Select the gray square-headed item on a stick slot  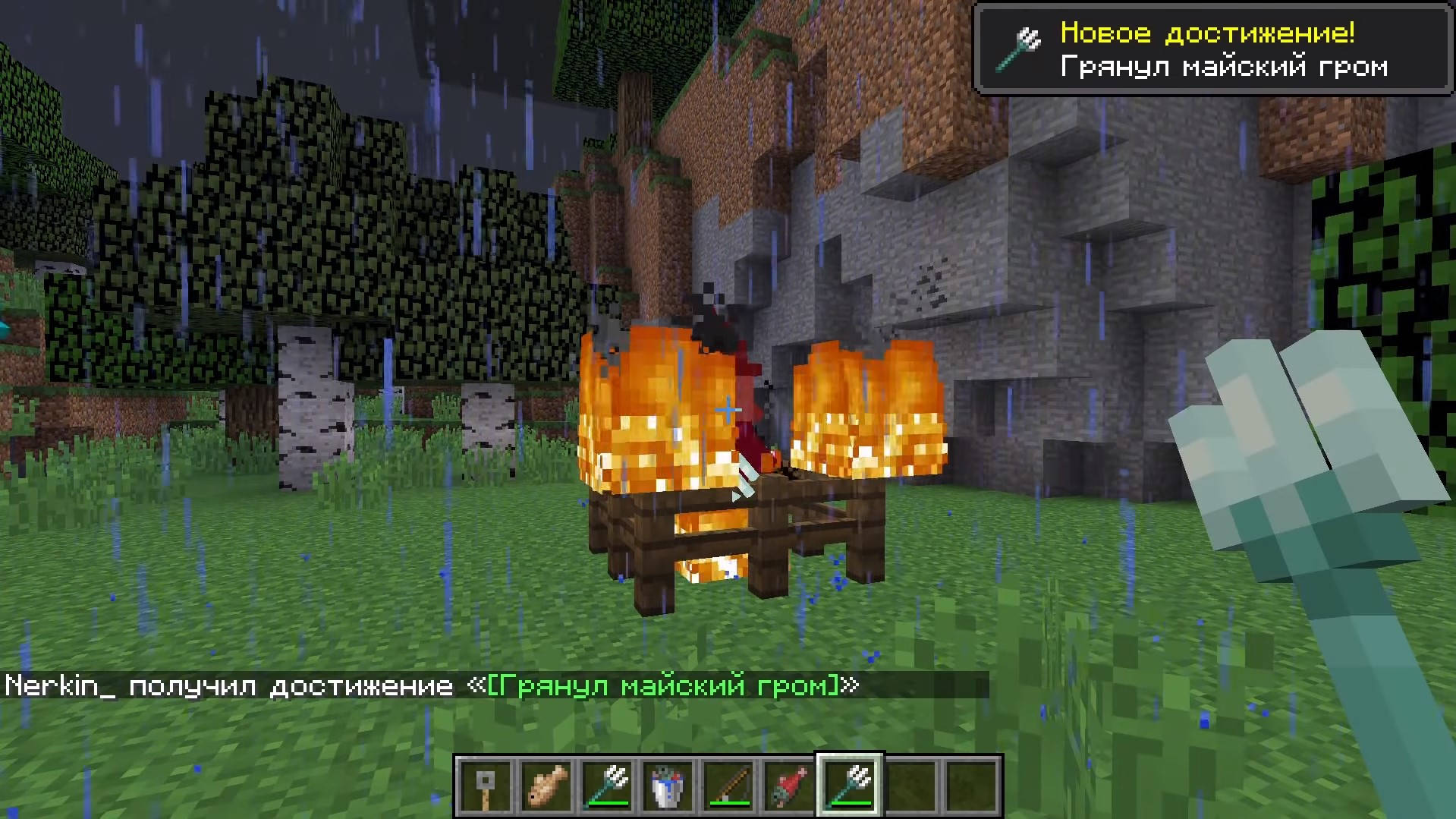pyautogui.click(x=486, y=786)
